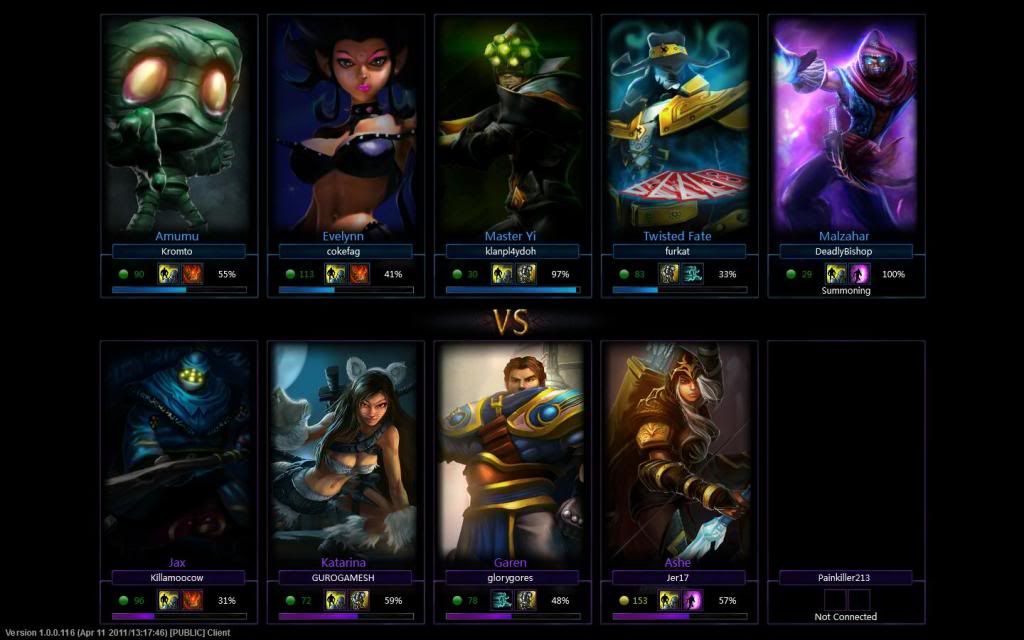Screen dimensions: 1024x640
Task: Select the Amumu champion card
Action: (x=177, y=125)
